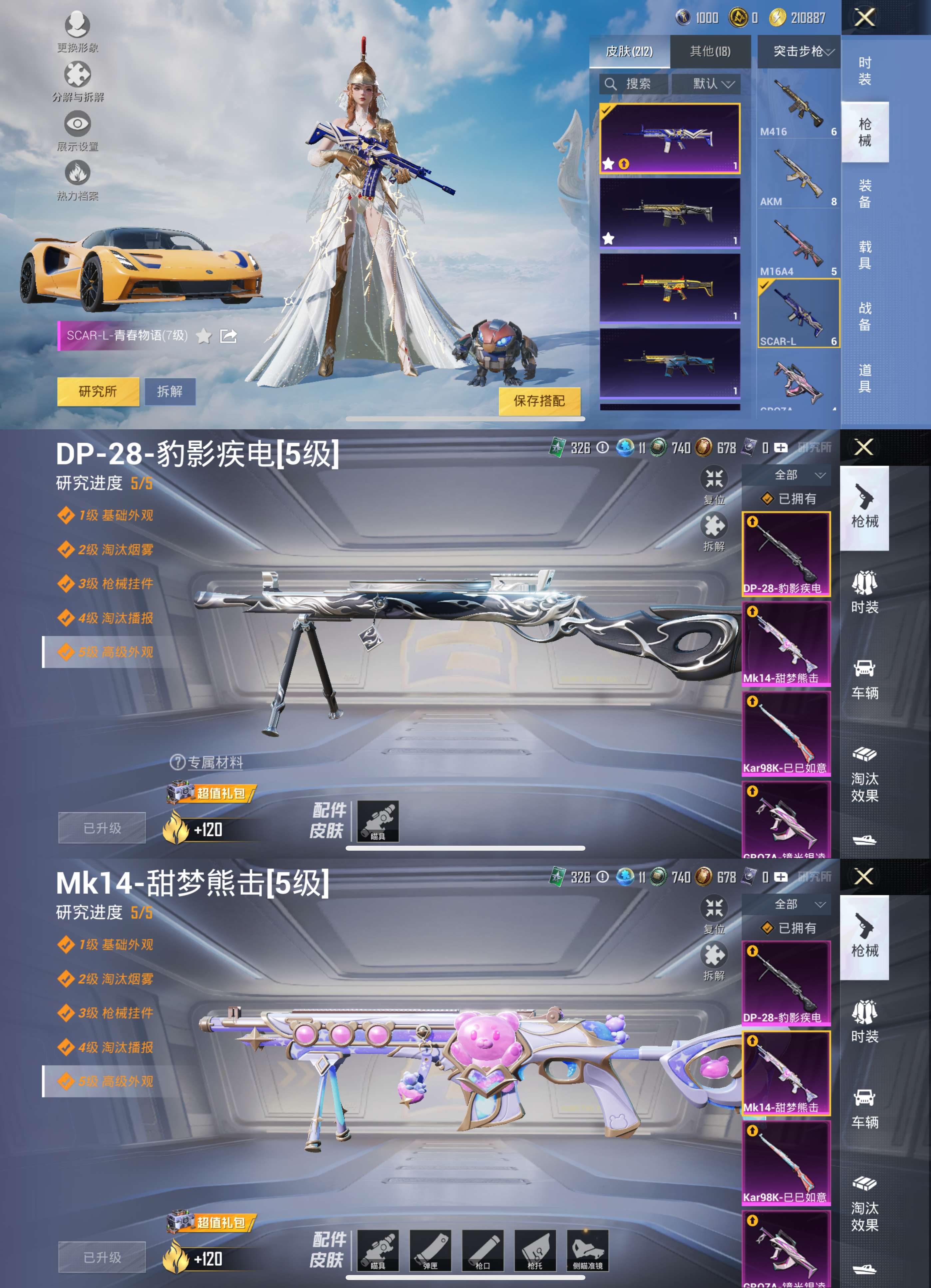
Task: Click the 搜索 search field
Action: tap(632, 84)
